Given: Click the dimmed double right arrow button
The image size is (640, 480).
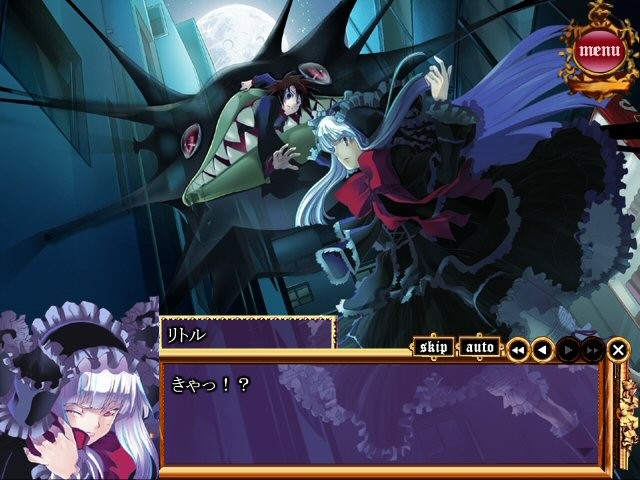Looking at the screenshot, I should pos(592,349).
